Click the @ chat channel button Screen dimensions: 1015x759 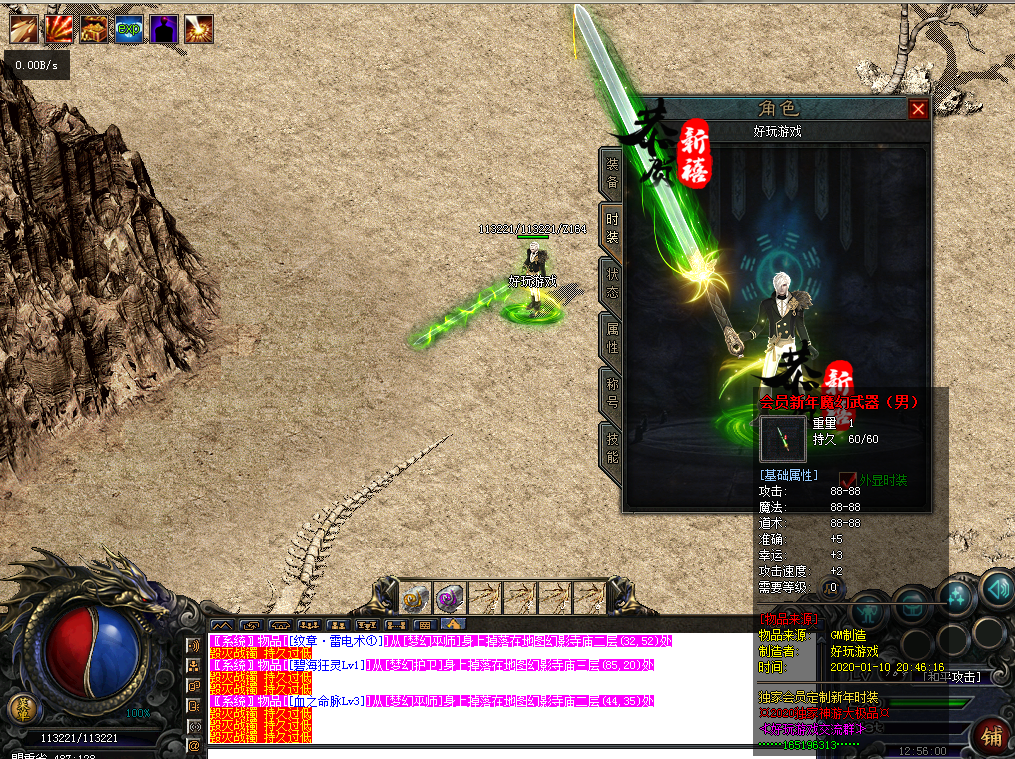coord(193,745)
